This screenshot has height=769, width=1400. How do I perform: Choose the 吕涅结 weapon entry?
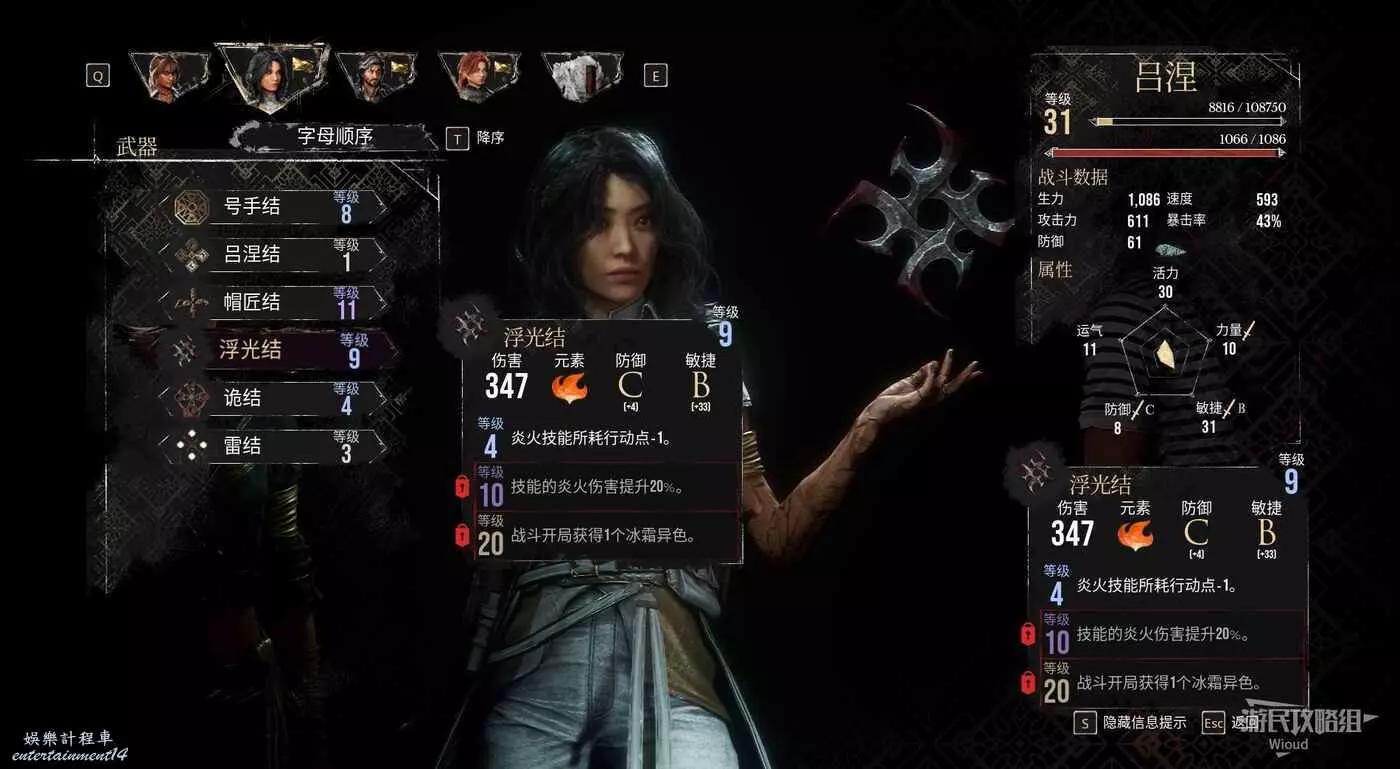272,256
